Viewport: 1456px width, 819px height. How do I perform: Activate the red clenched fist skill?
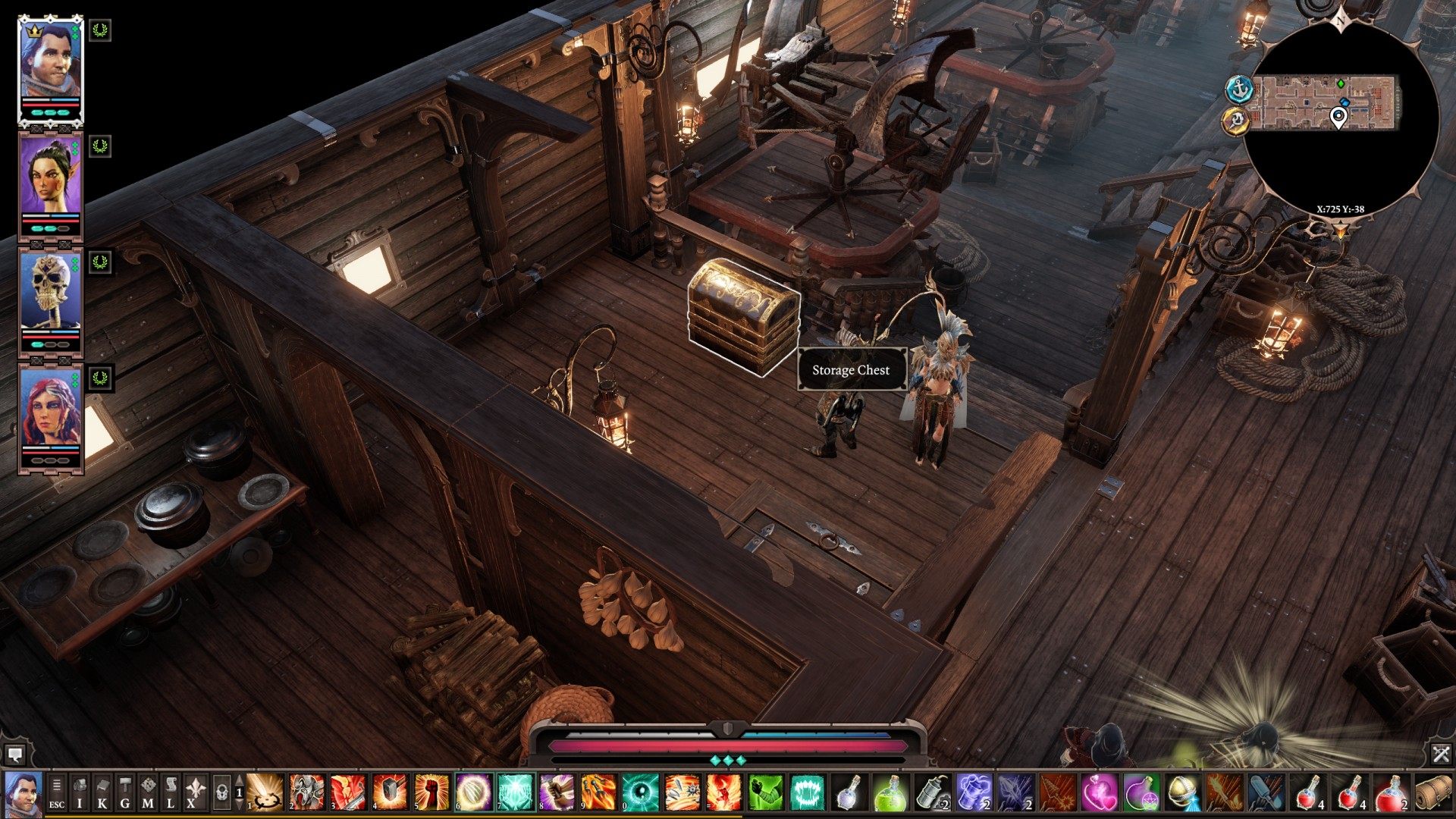(431, 792)
